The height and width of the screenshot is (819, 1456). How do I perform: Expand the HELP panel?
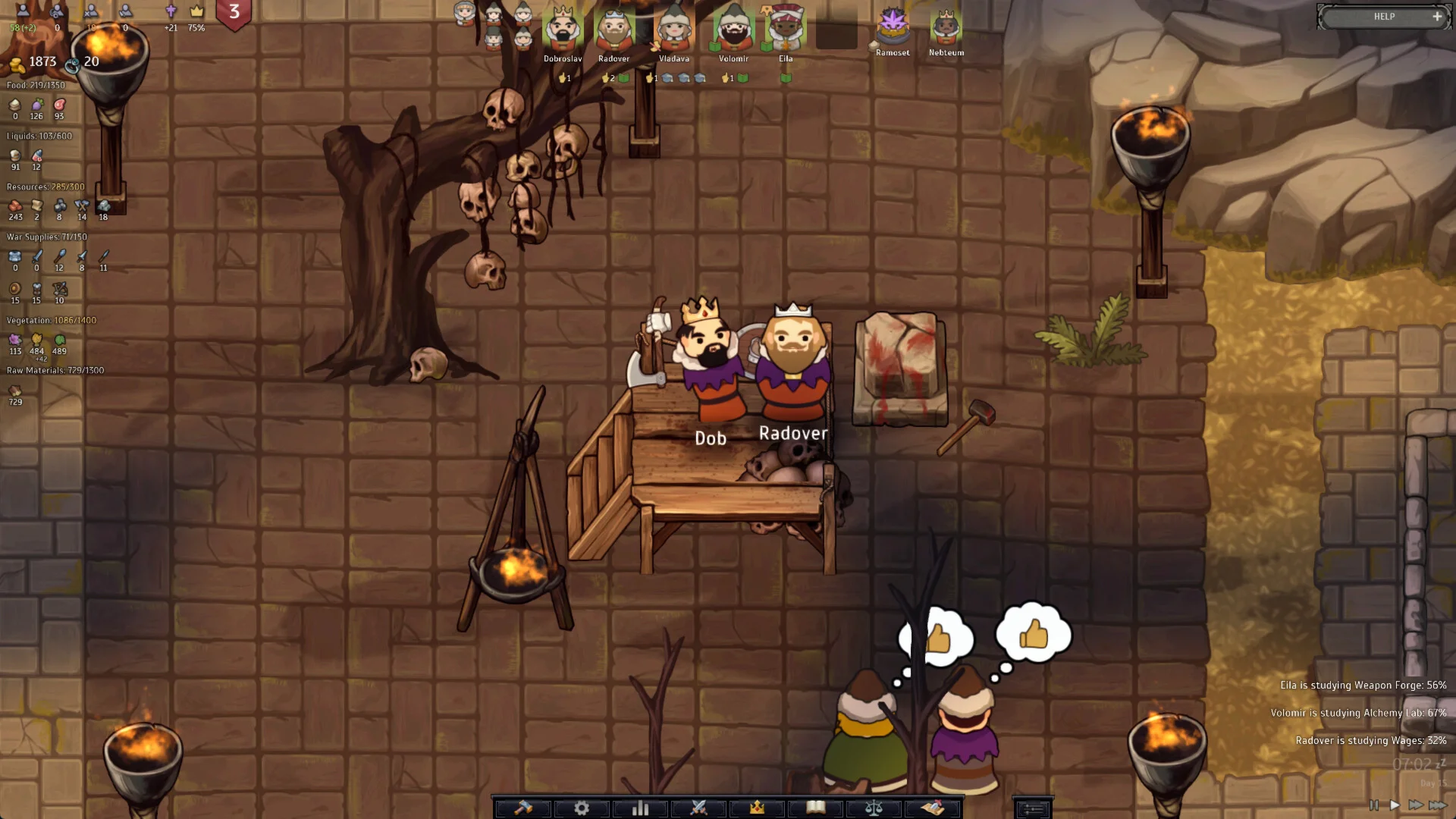(1436, 17)
